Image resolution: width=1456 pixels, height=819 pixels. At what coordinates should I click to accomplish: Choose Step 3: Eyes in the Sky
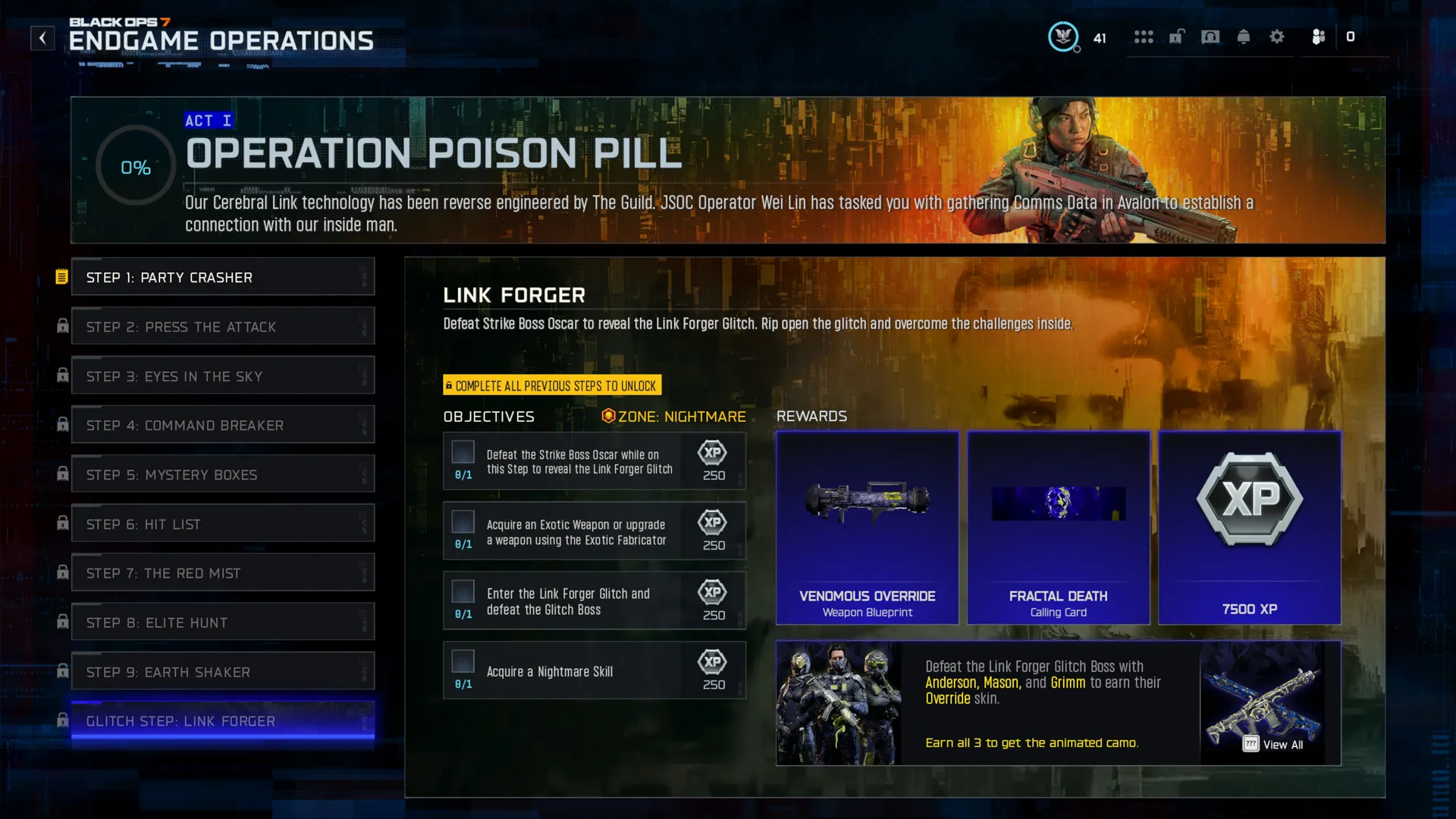(x=222, y=376)
